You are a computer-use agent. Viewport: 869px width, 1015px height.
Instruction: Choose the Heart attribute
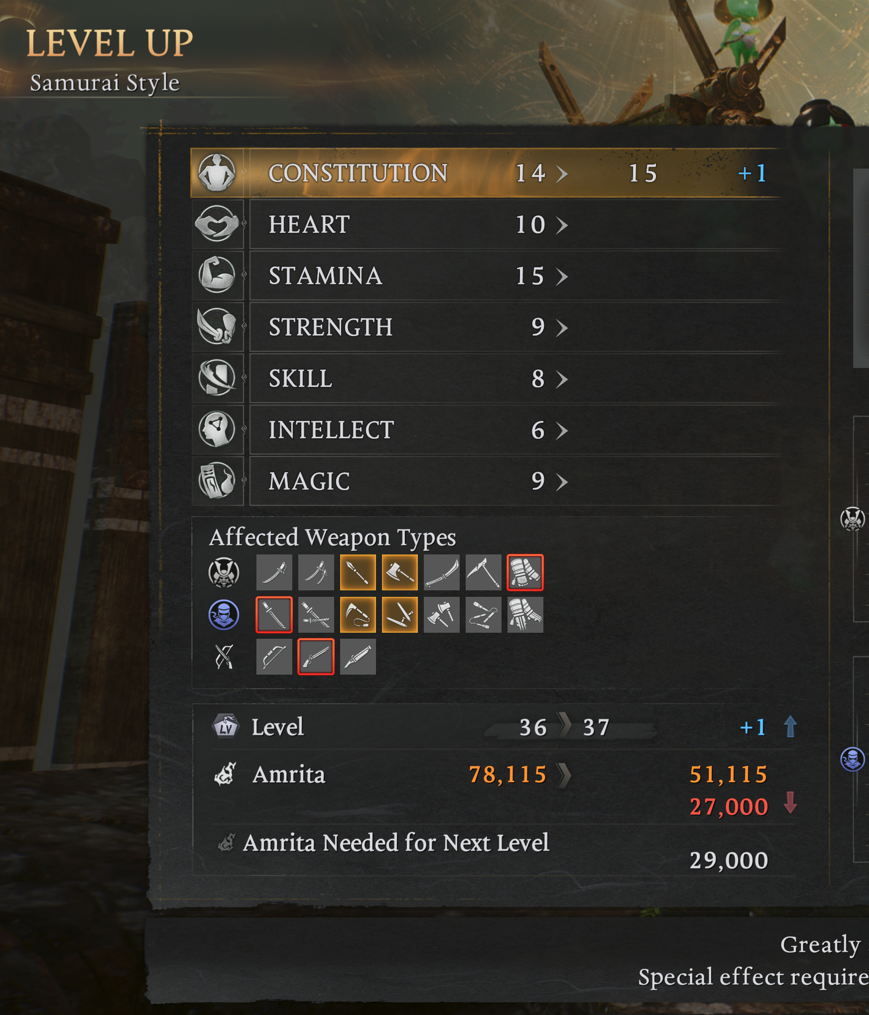coord(485,225)
